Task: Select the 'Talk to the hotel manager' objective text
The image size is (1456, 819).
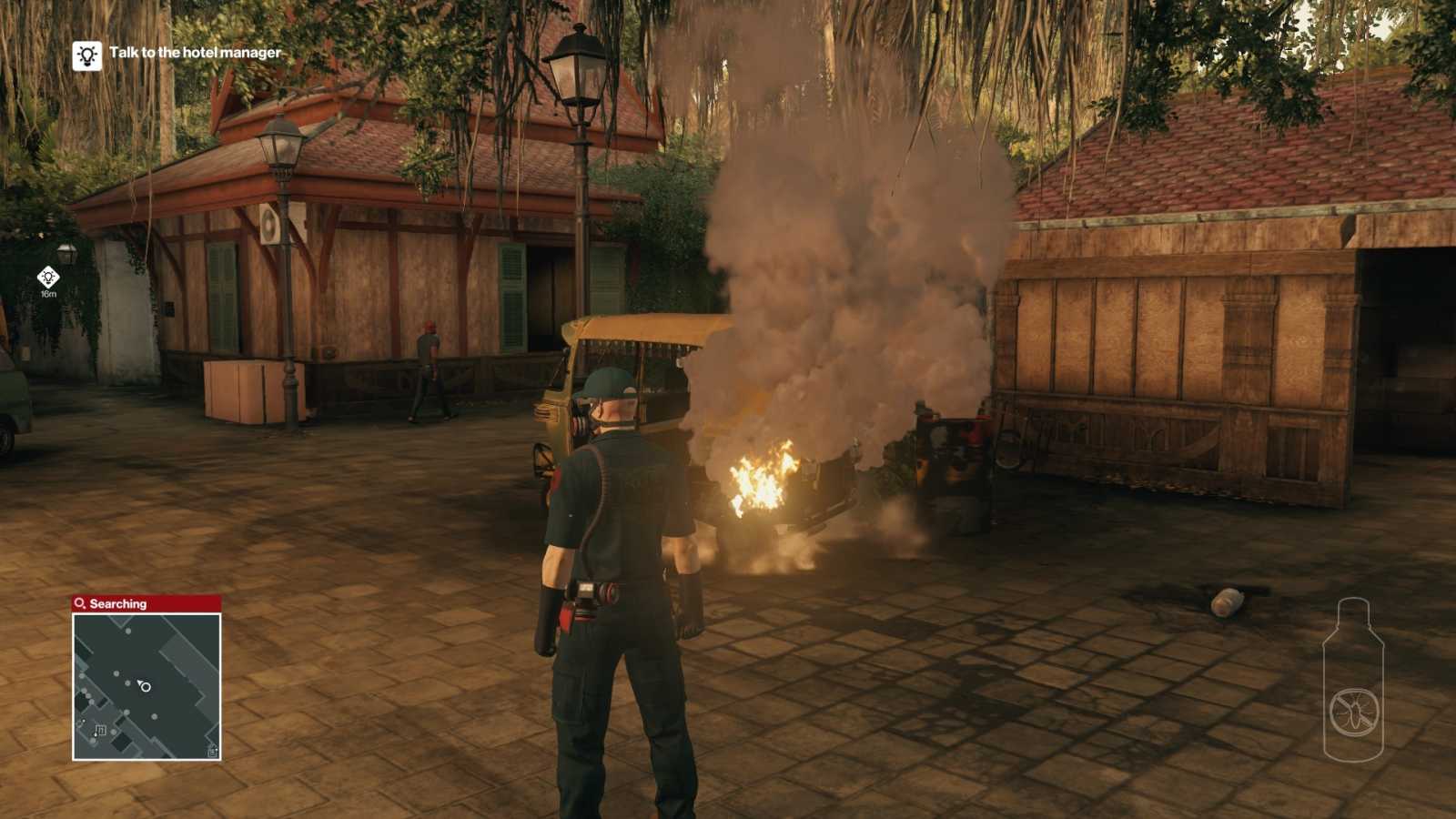Action: (x=194, y=54)
